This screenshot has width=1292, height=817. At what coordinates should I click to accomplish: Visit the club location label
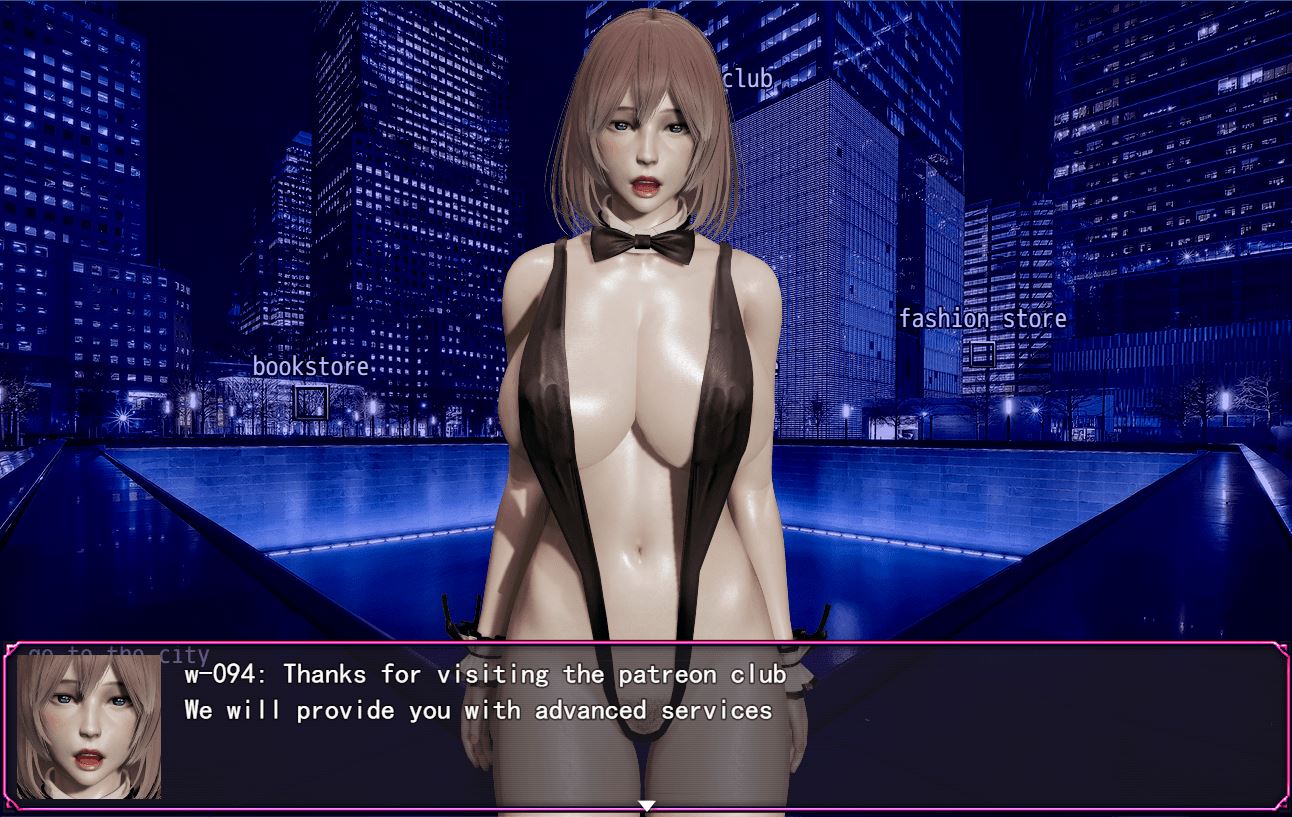pyautogui.click(x=747, y=79)
